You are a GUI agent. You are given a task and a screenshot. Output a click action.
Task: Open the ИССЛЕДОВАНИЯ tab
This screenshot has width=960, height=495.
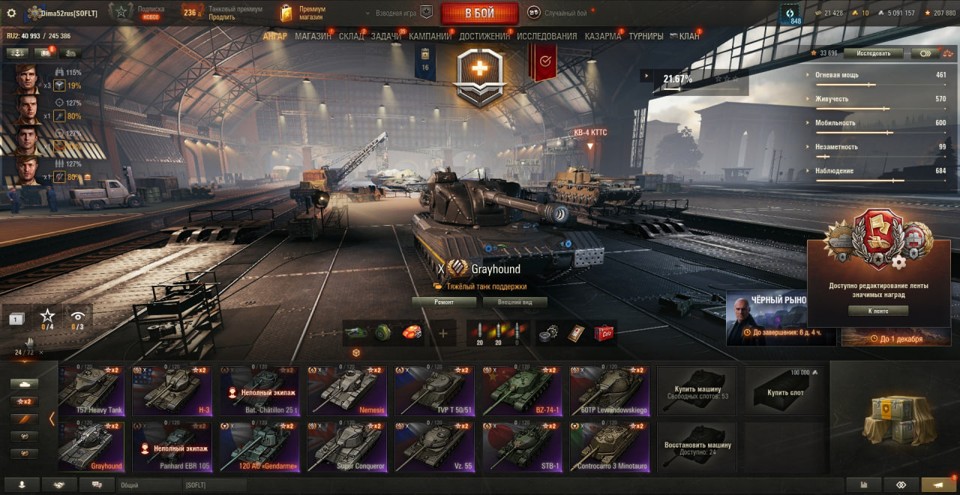tap(547, 36)
